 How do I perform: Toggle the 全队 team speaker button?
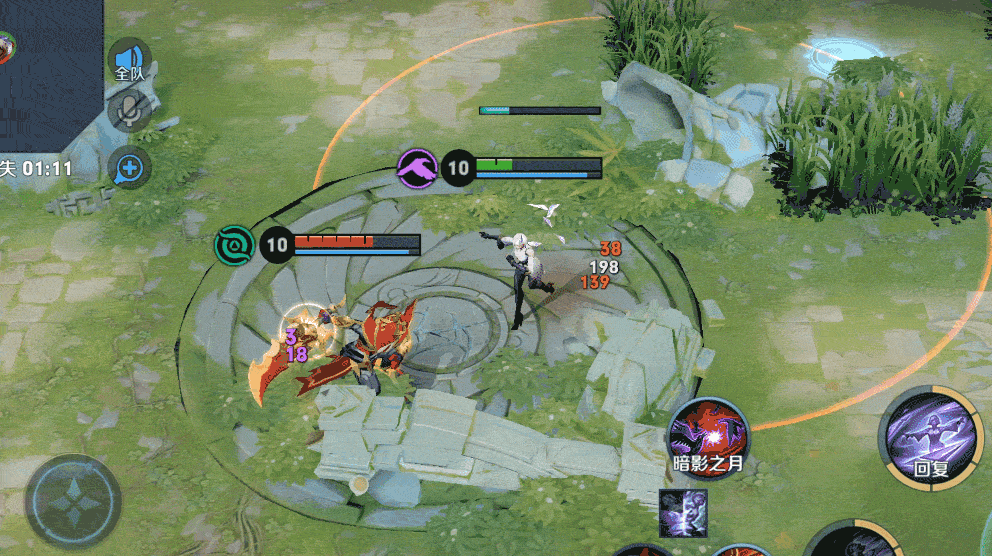point(129,60)
